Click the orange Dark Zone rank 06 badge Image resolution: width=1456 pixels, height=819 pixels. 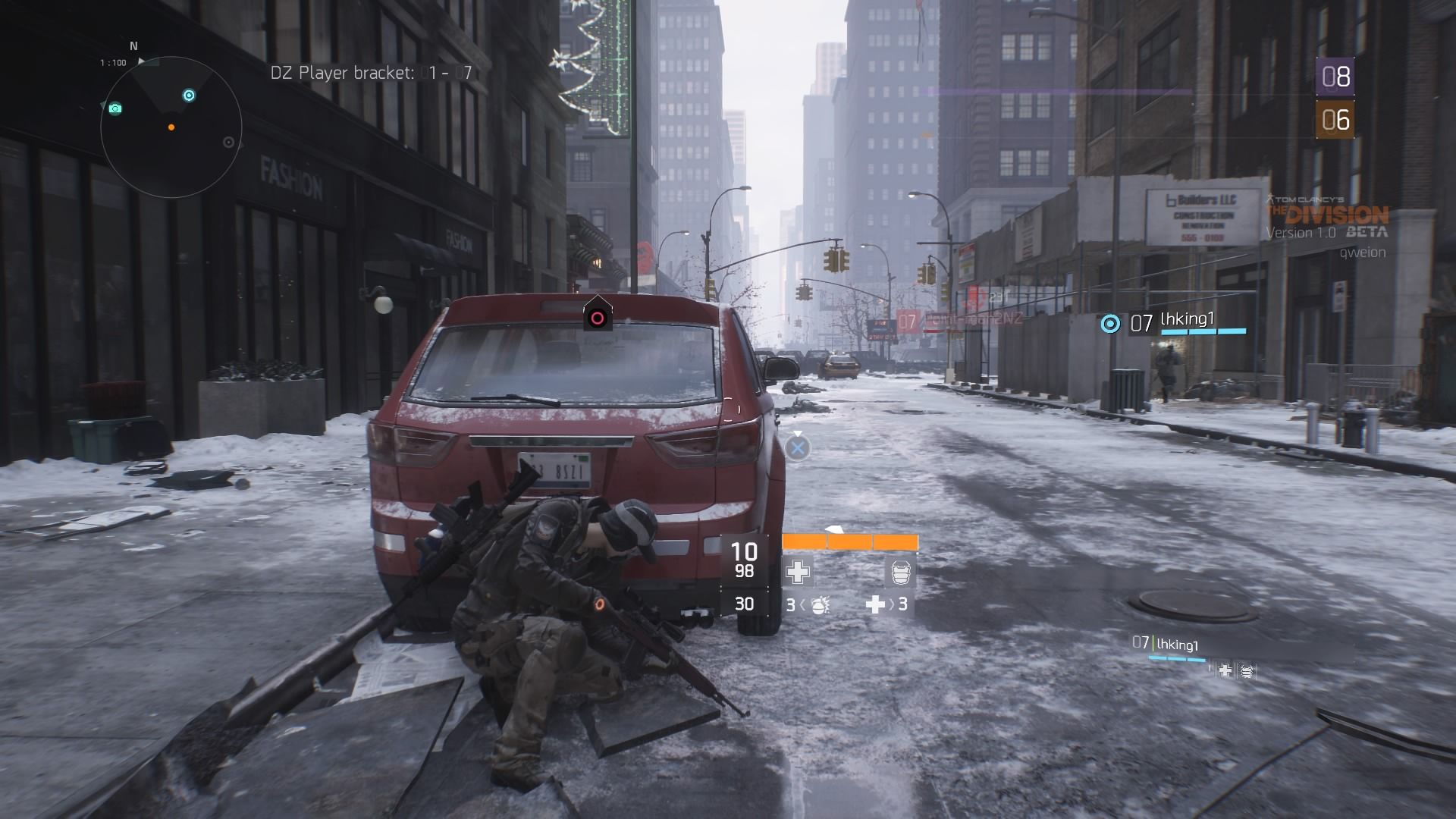click(x=1335, y=120)
